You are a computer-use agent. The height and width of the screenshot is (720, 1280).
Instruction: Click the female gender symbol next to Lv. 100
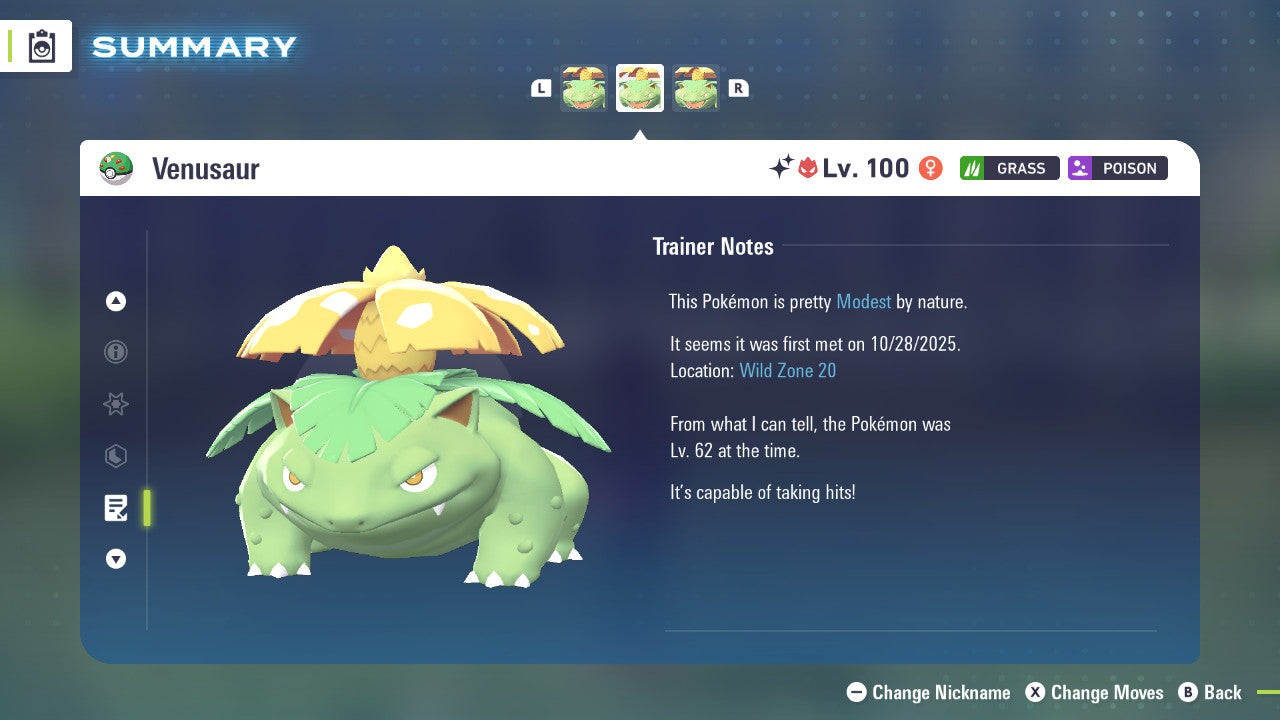(x=929, y=168)
